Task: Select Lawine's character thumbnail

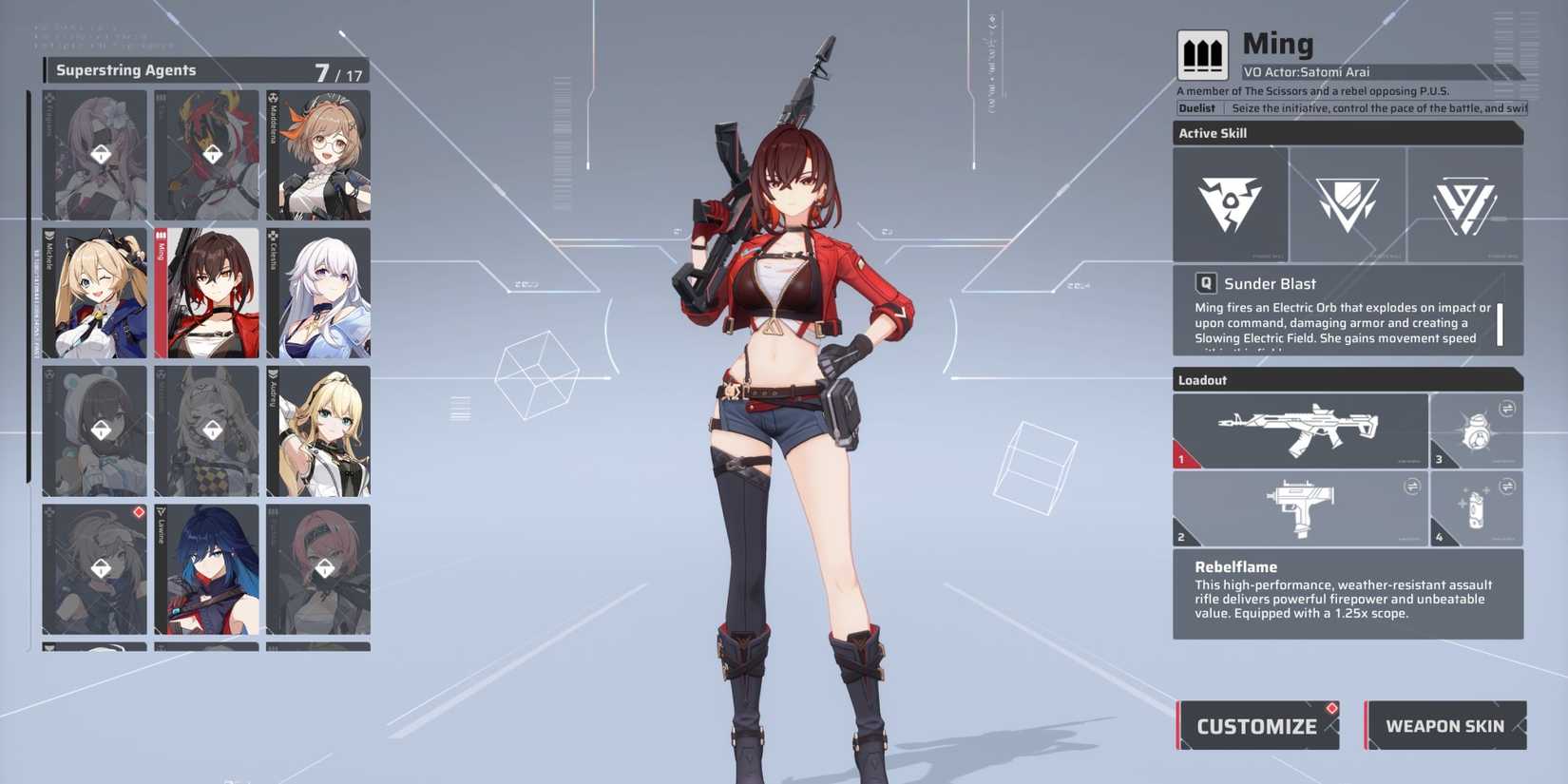Action: (x=206, y=567)
